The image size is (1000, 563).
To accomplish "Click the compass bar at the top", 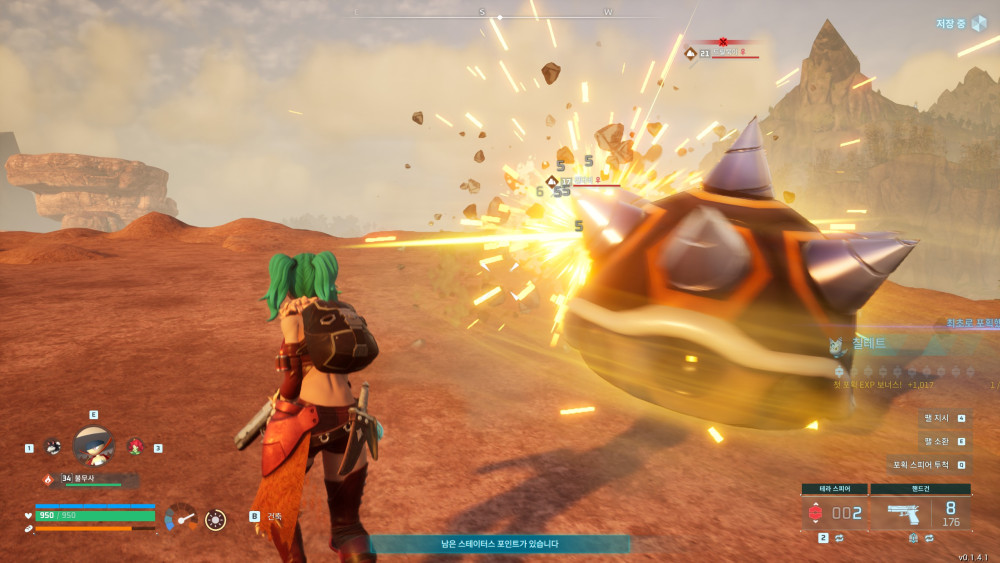I will (x=500, y=15).
